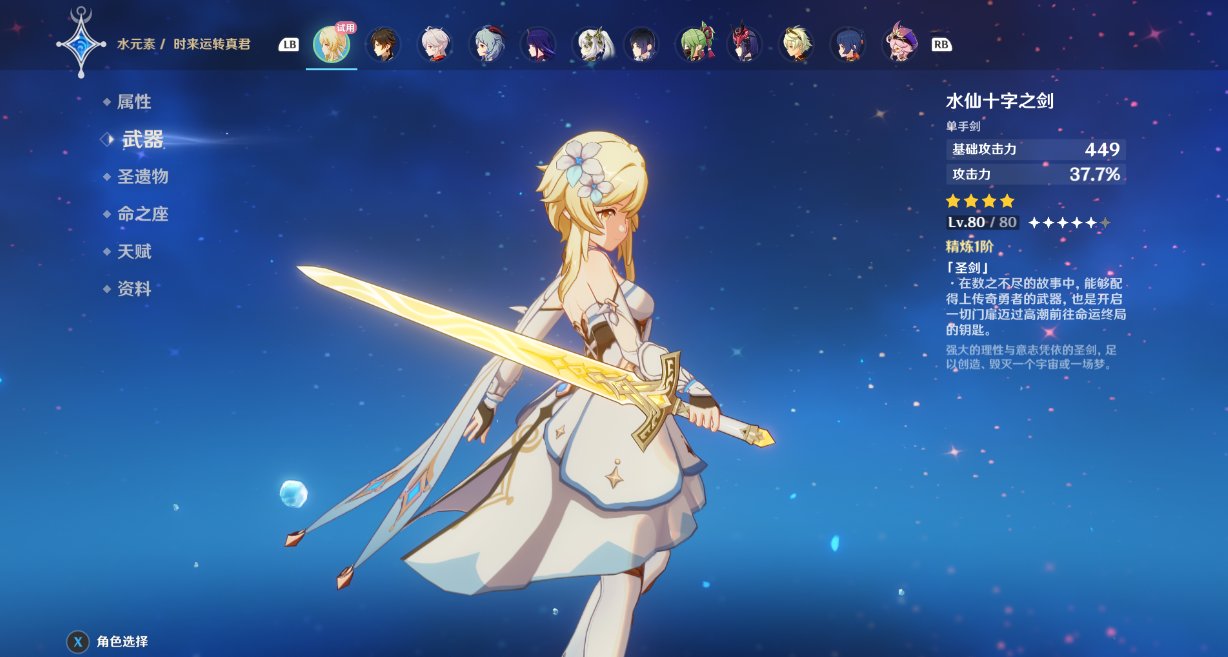Switch to the green-haired character portrait

point(693,45)
